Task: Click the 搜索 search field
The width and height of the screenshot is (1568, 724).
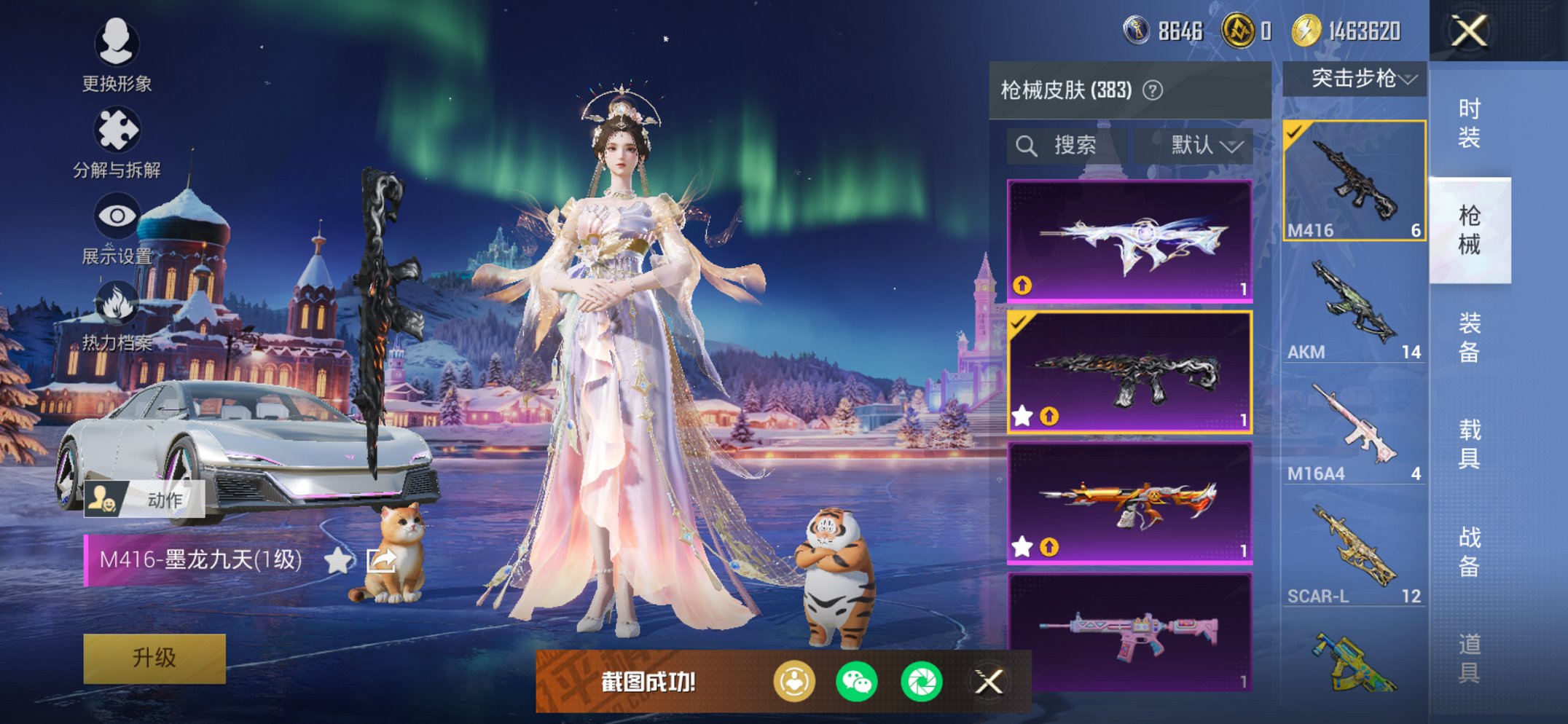Action: tap(1067, 146)
